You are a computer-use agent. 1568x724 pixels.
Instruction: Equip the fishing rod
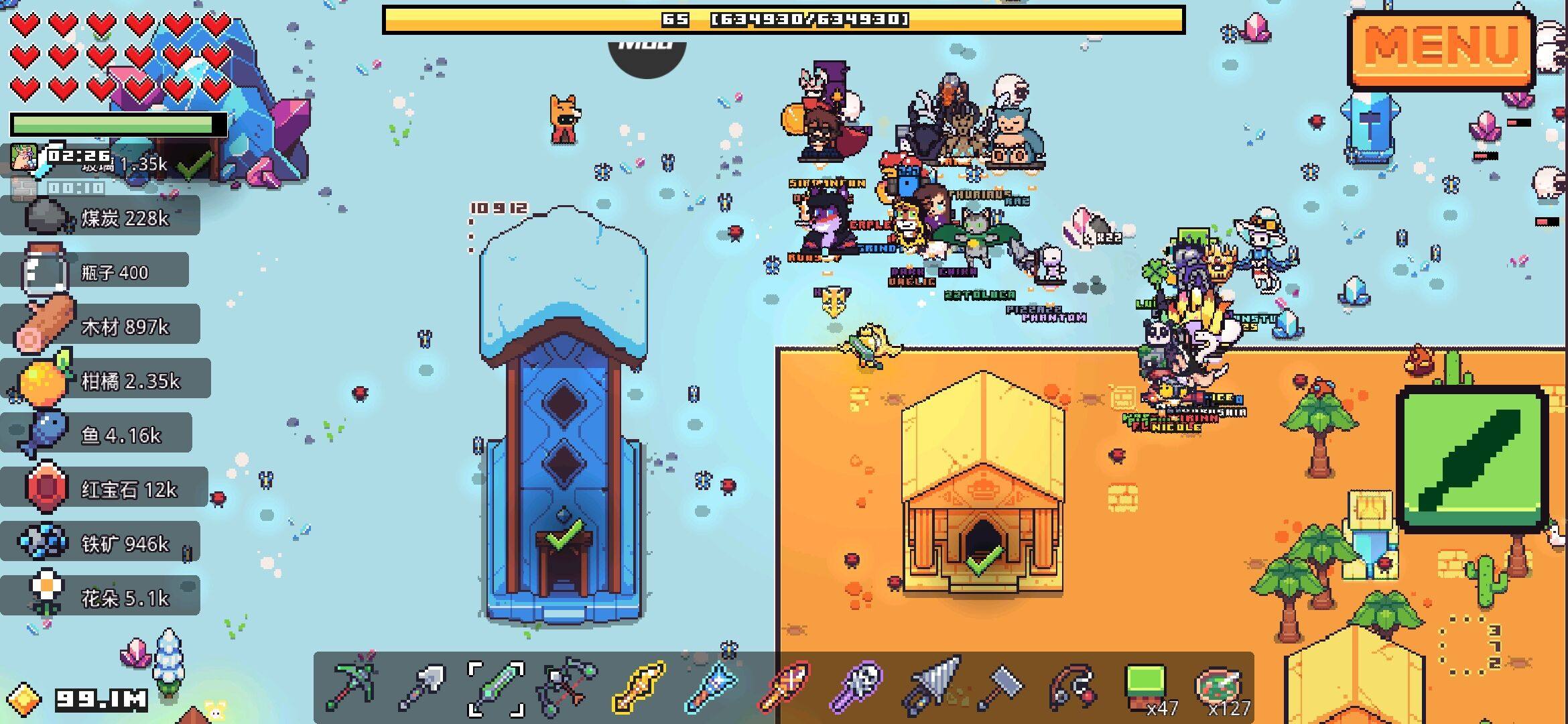(x=1073, y=686)
